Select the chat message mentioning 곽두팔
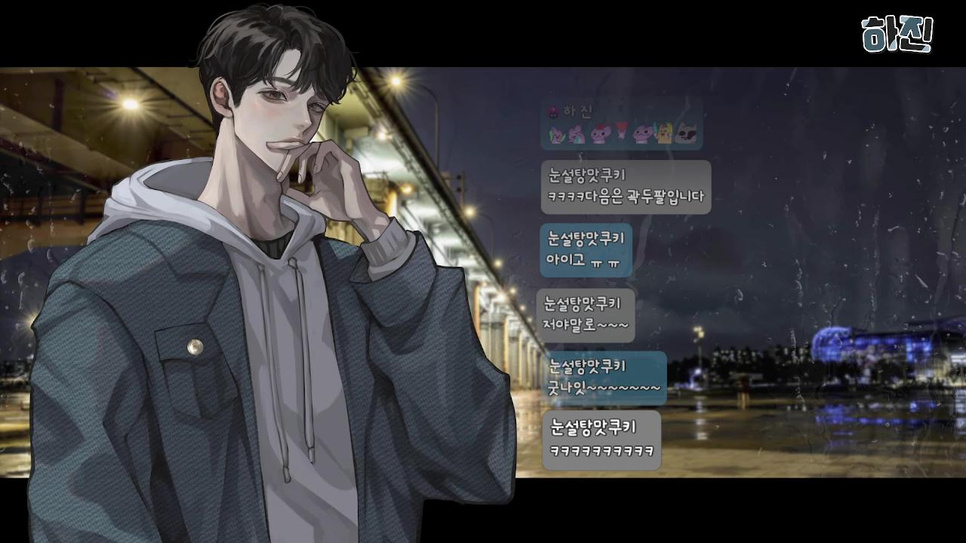Image resolution: width=966 pixels, height=543 pixels. [626, 187]
